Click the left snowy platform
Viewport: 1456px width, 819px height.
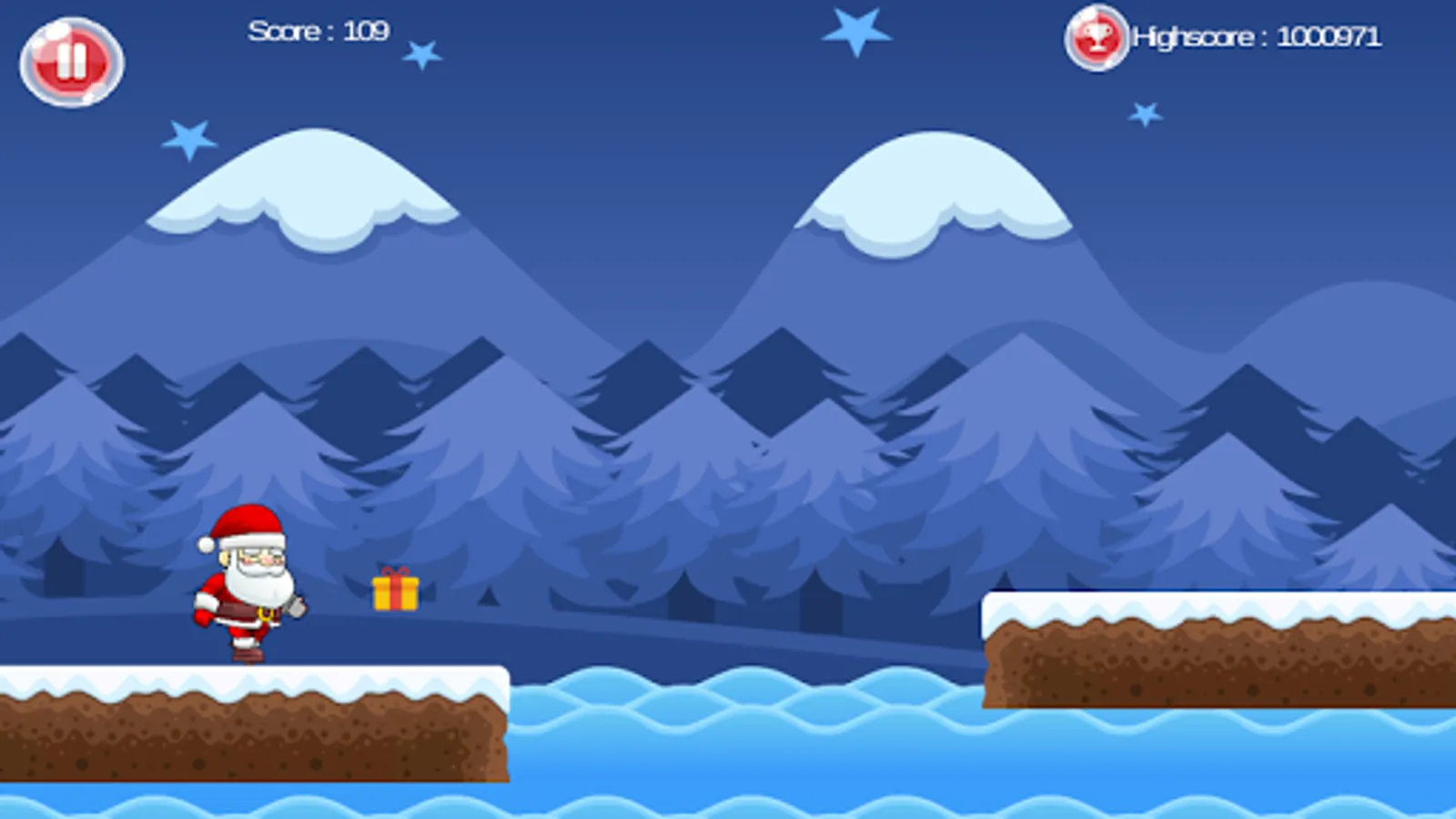point(255,719)
